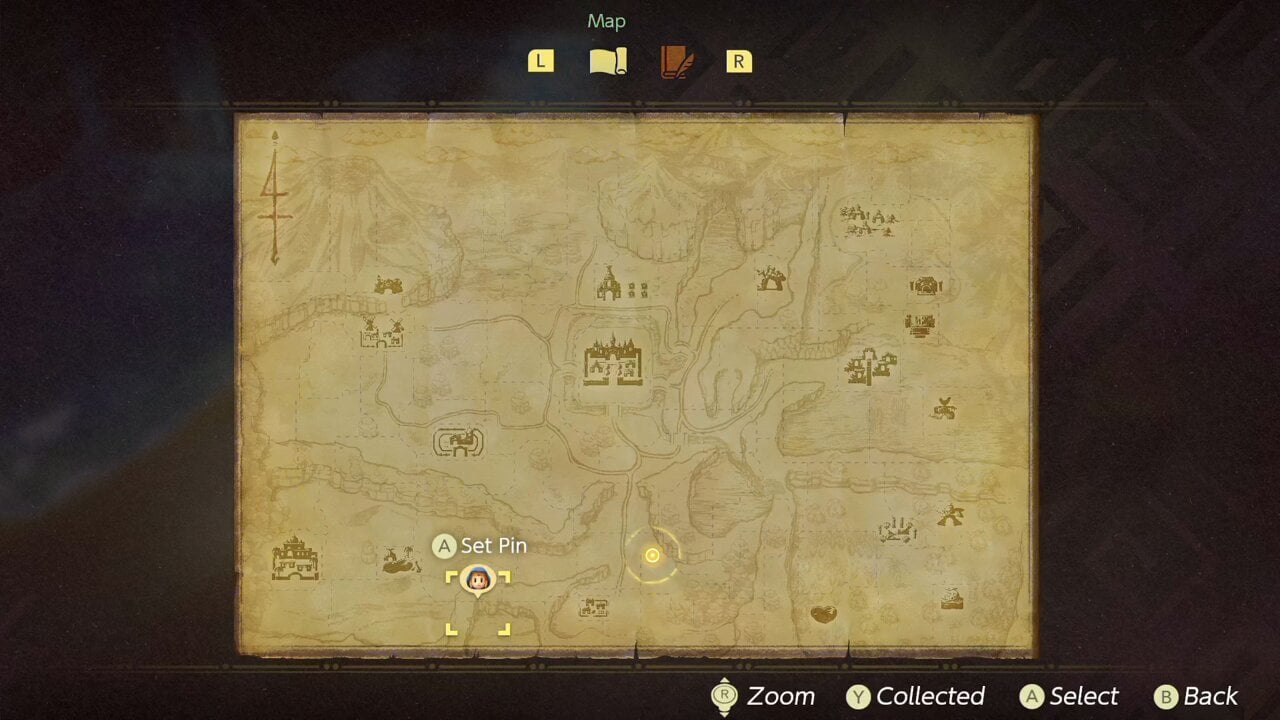This screenshot has width=1280, height=720.
Task: Switch to the map scroll tab
Action: pyautogui.click(x=608, y=62)
